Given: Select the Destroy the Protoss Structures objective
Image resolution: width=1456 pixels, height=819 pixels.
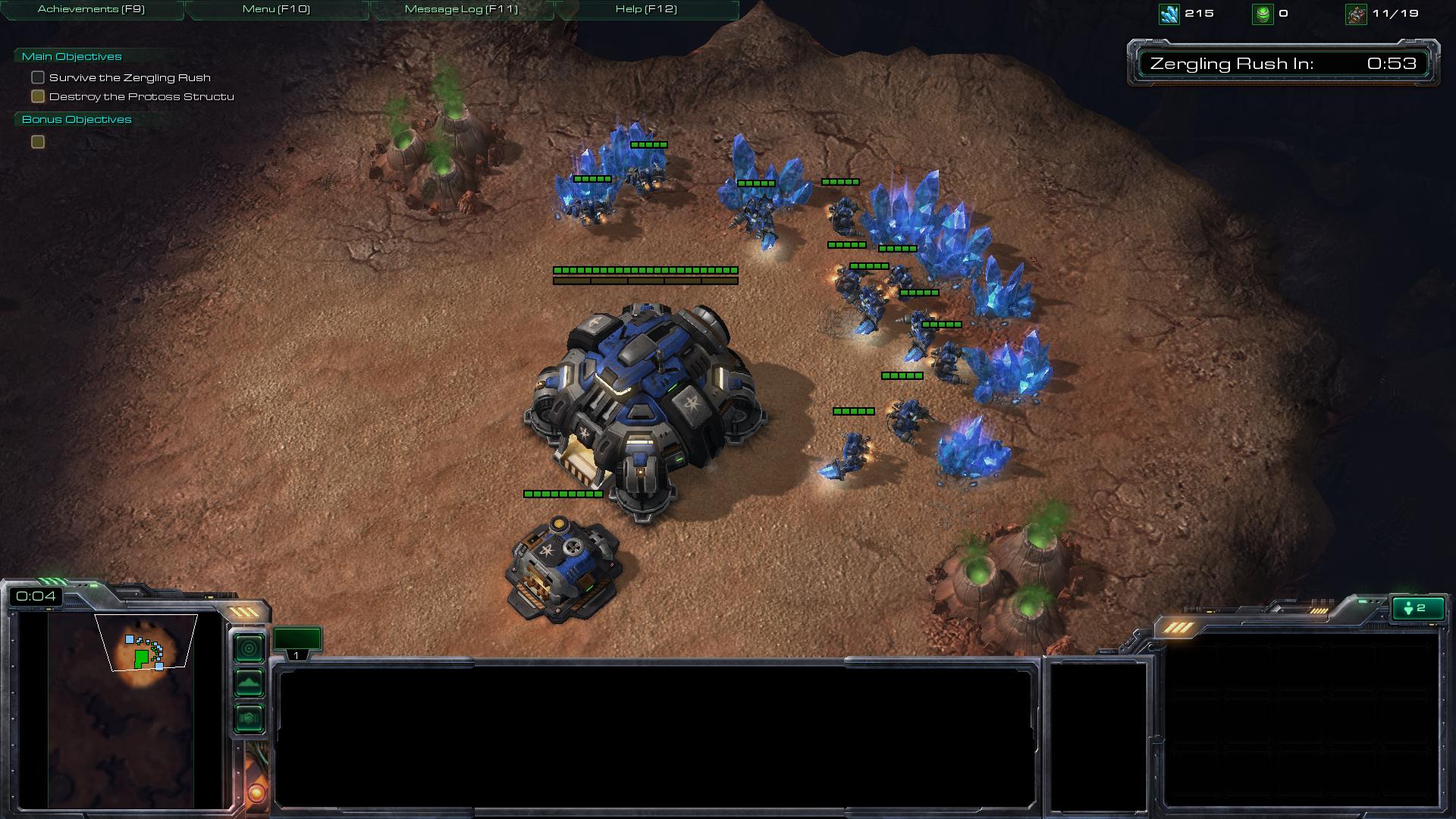Looking at the screenshot, I should (x=141, y=96).
